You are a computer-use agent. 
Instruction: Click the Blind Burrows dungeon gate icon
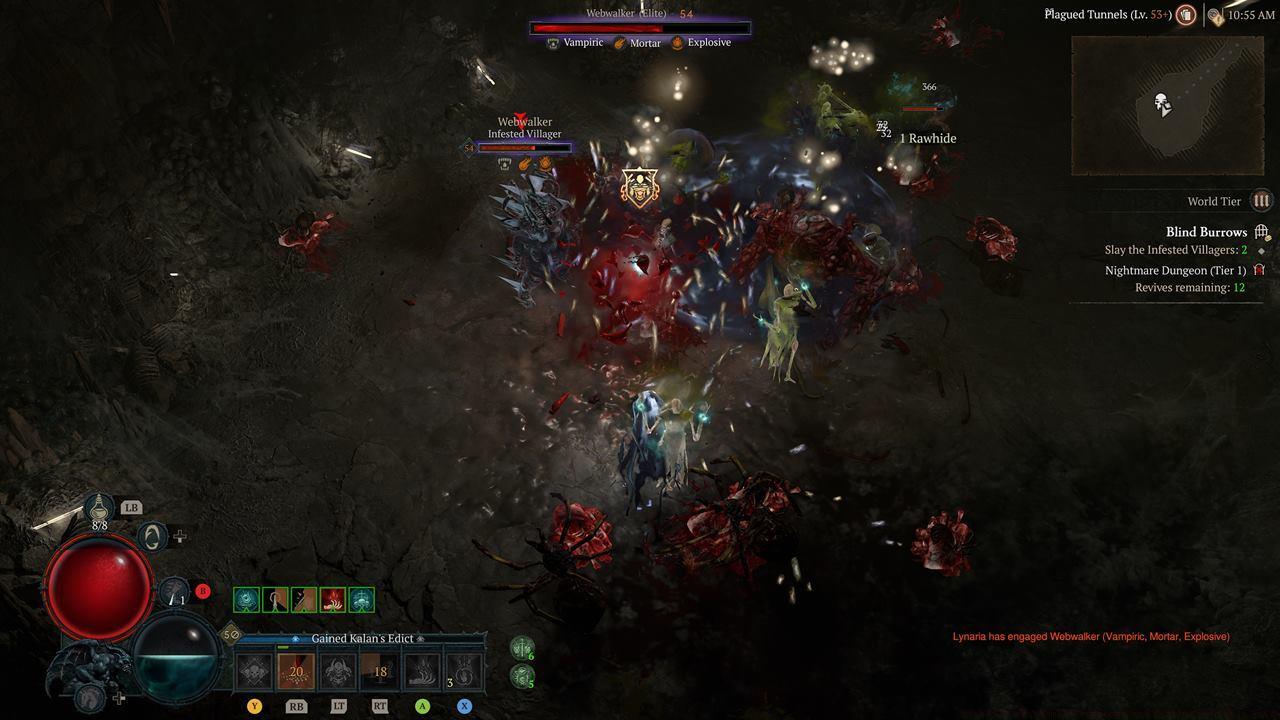(x=1261, y=231)
